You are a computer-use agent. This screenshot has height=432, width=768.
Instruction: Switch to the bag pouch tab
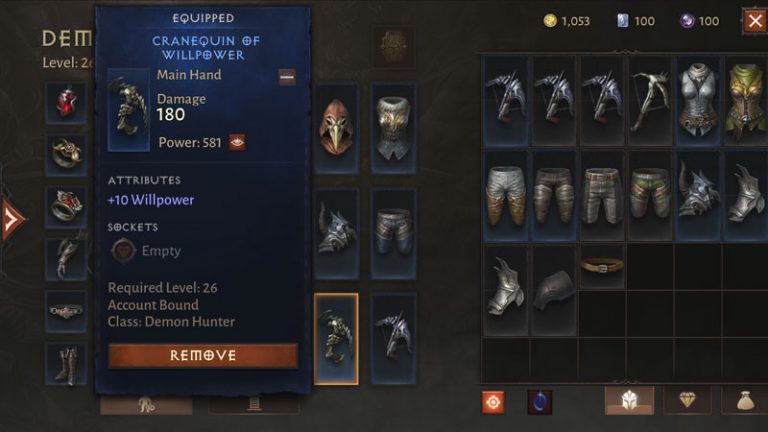(x=744, y=400)
